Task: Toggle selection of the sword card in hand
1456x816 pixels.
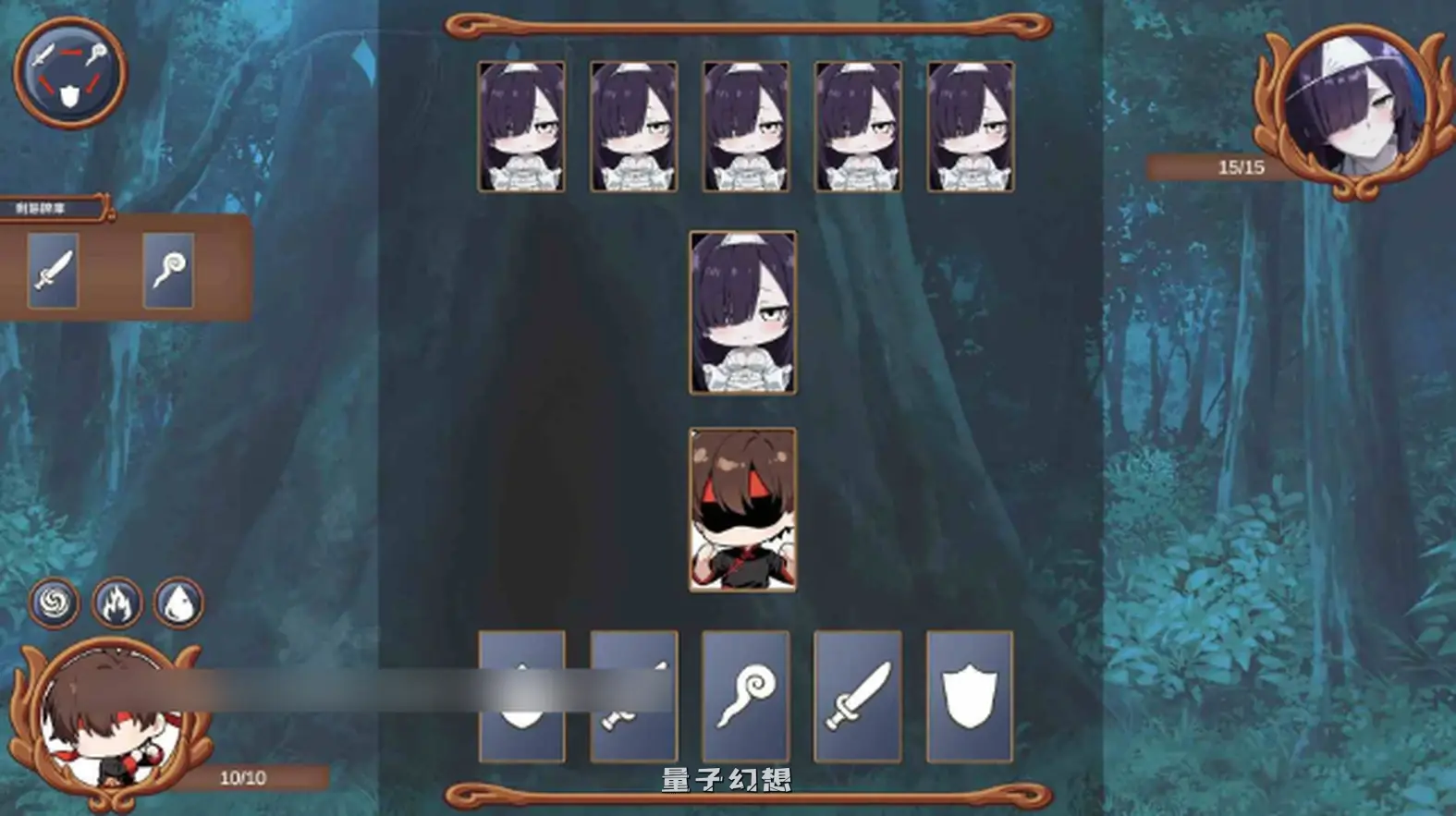Action: coord(858,695)
